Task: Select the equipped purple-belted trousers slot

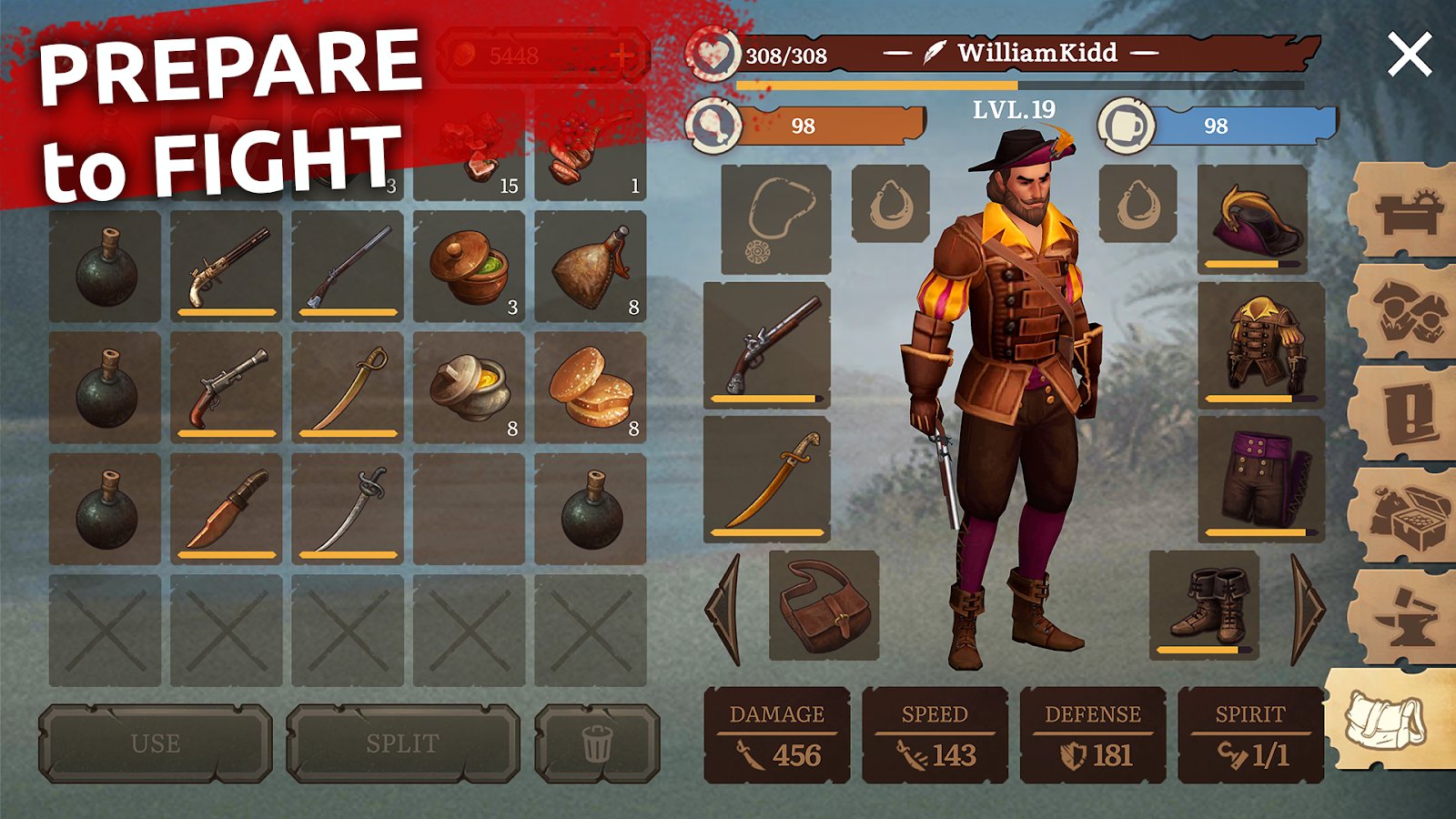Action: coord(1261,479)
